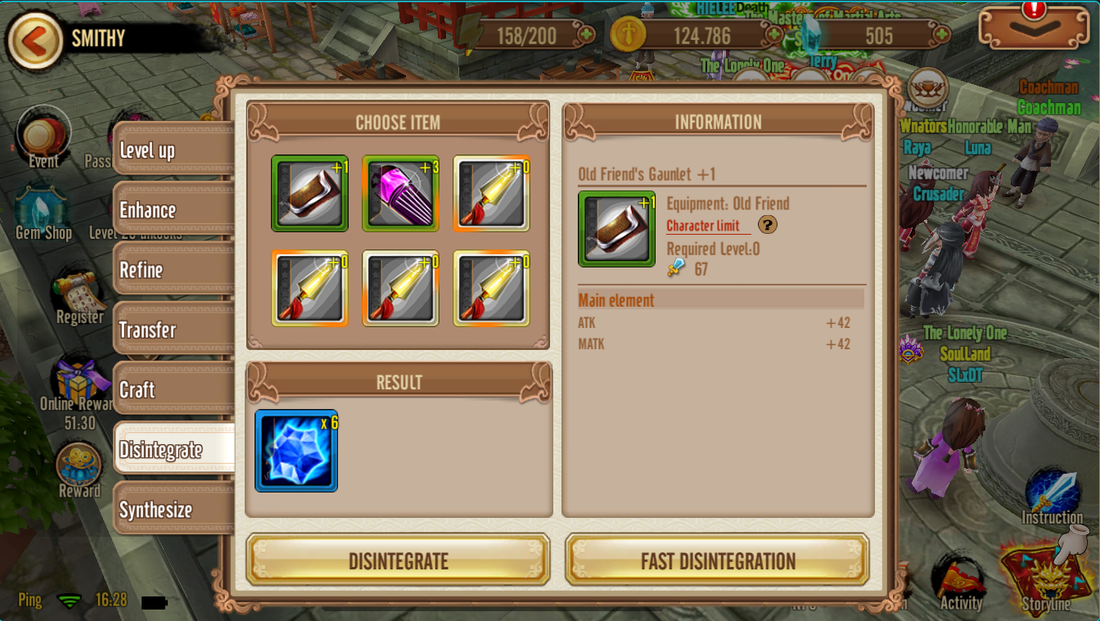Viewport: 1100px width, 621px height.
Task: Start Fast Disintegration
Action: (717, 561)
